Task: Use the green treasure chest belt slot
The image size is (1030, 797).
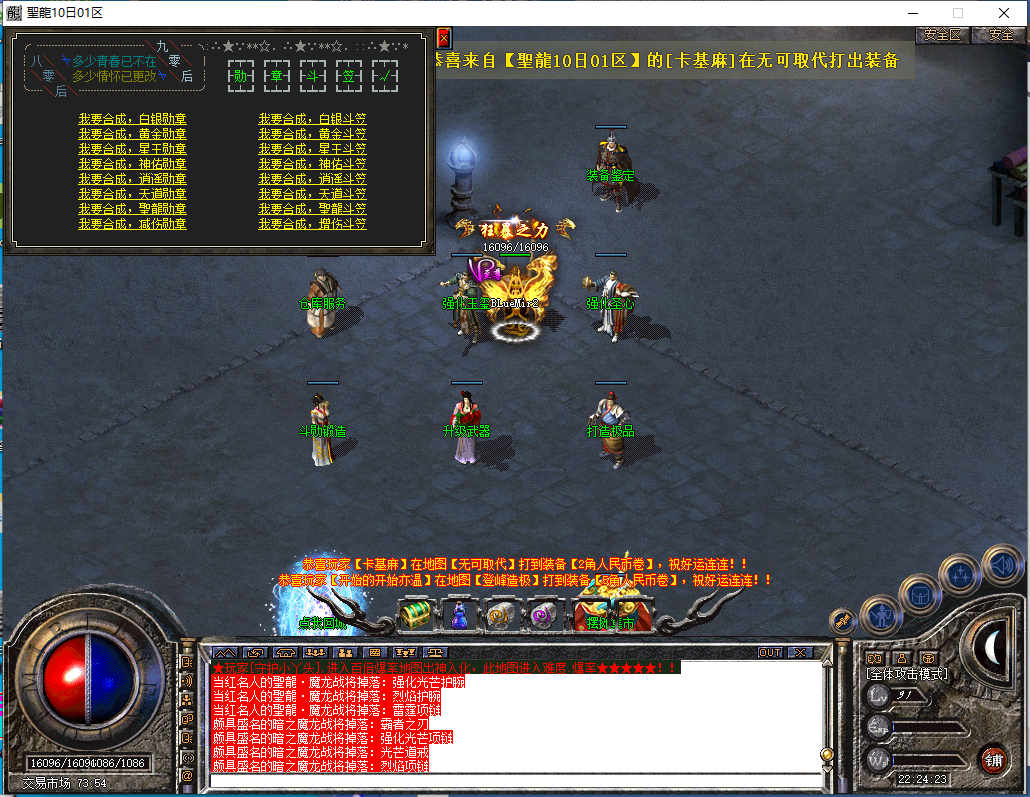Action: tap(414, 614)
